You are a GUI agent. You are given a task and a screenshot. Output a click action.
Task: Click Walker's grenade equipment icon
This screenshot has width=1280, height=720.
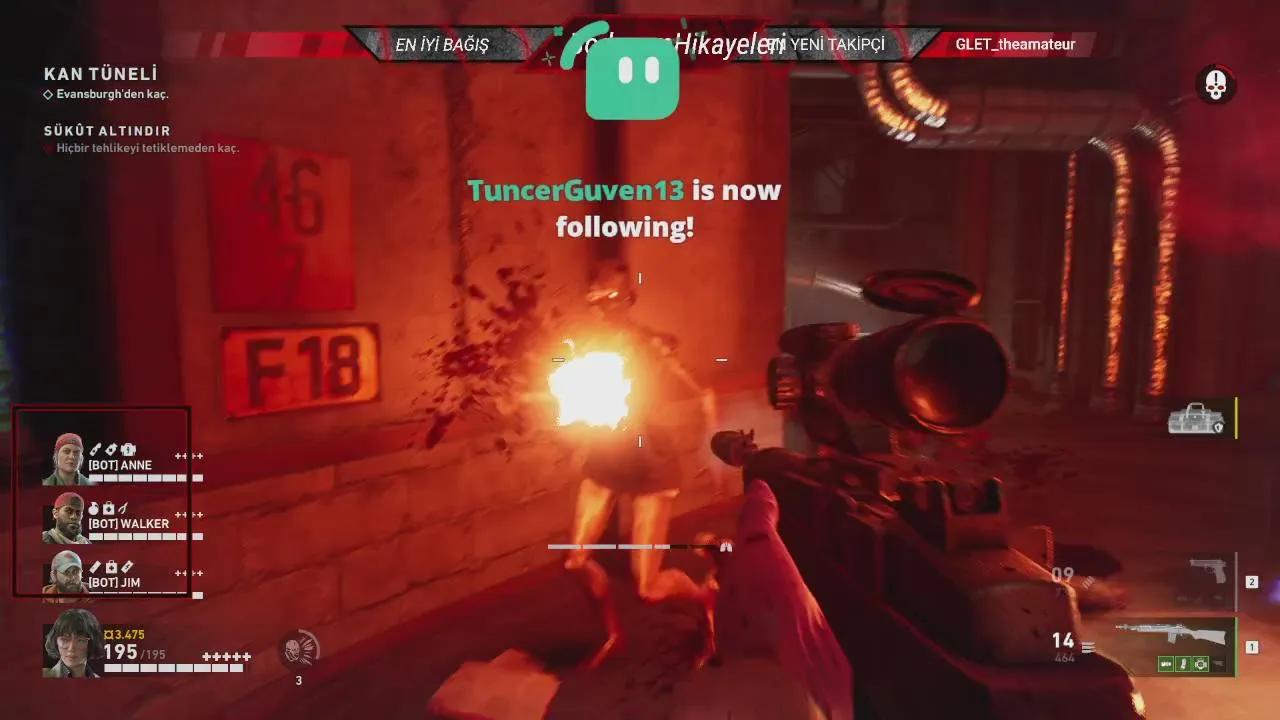(93, 508)
